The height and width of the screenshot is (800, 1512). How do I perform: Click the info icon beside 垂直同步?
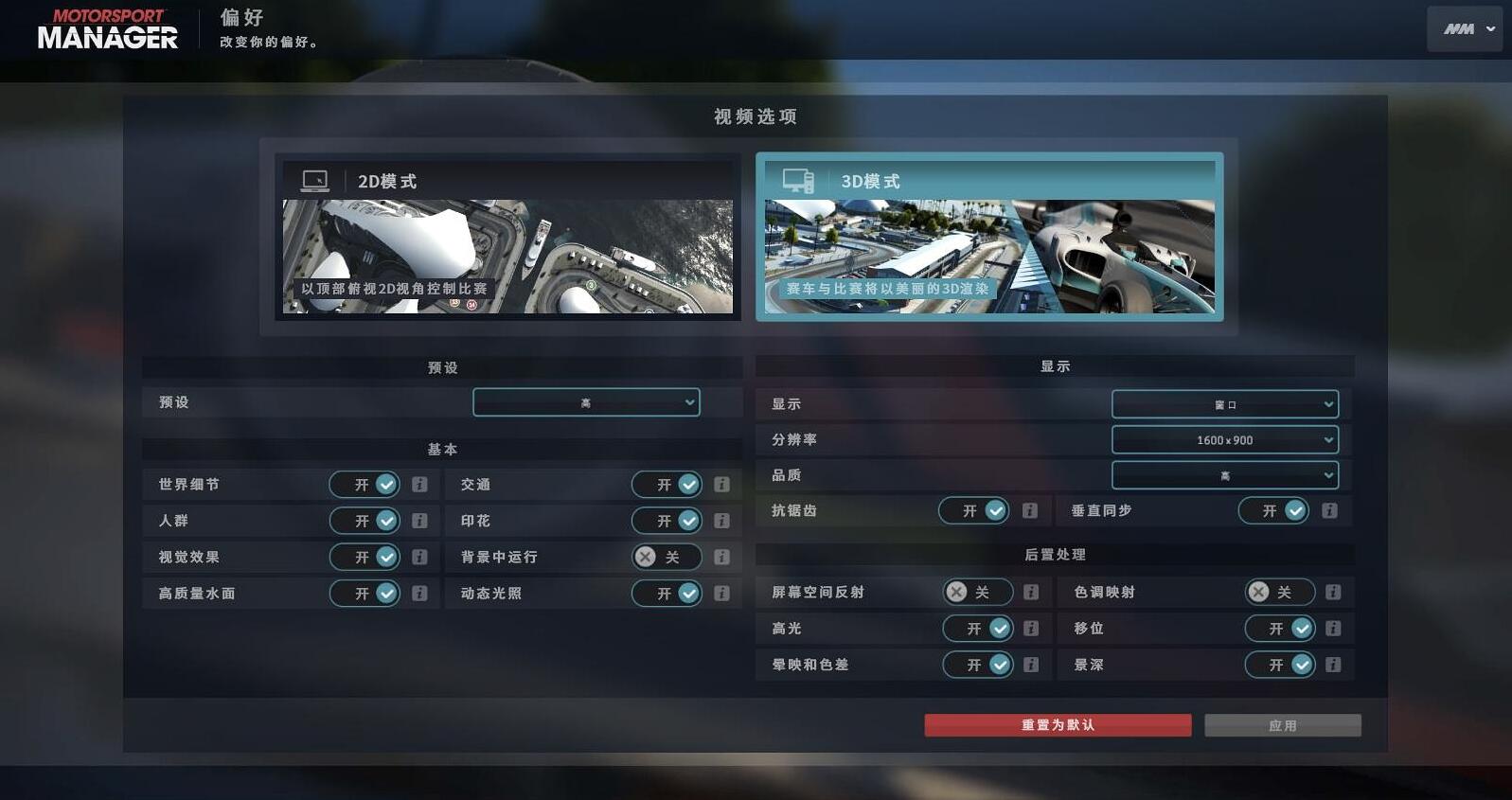click(x=1329, y=510)
